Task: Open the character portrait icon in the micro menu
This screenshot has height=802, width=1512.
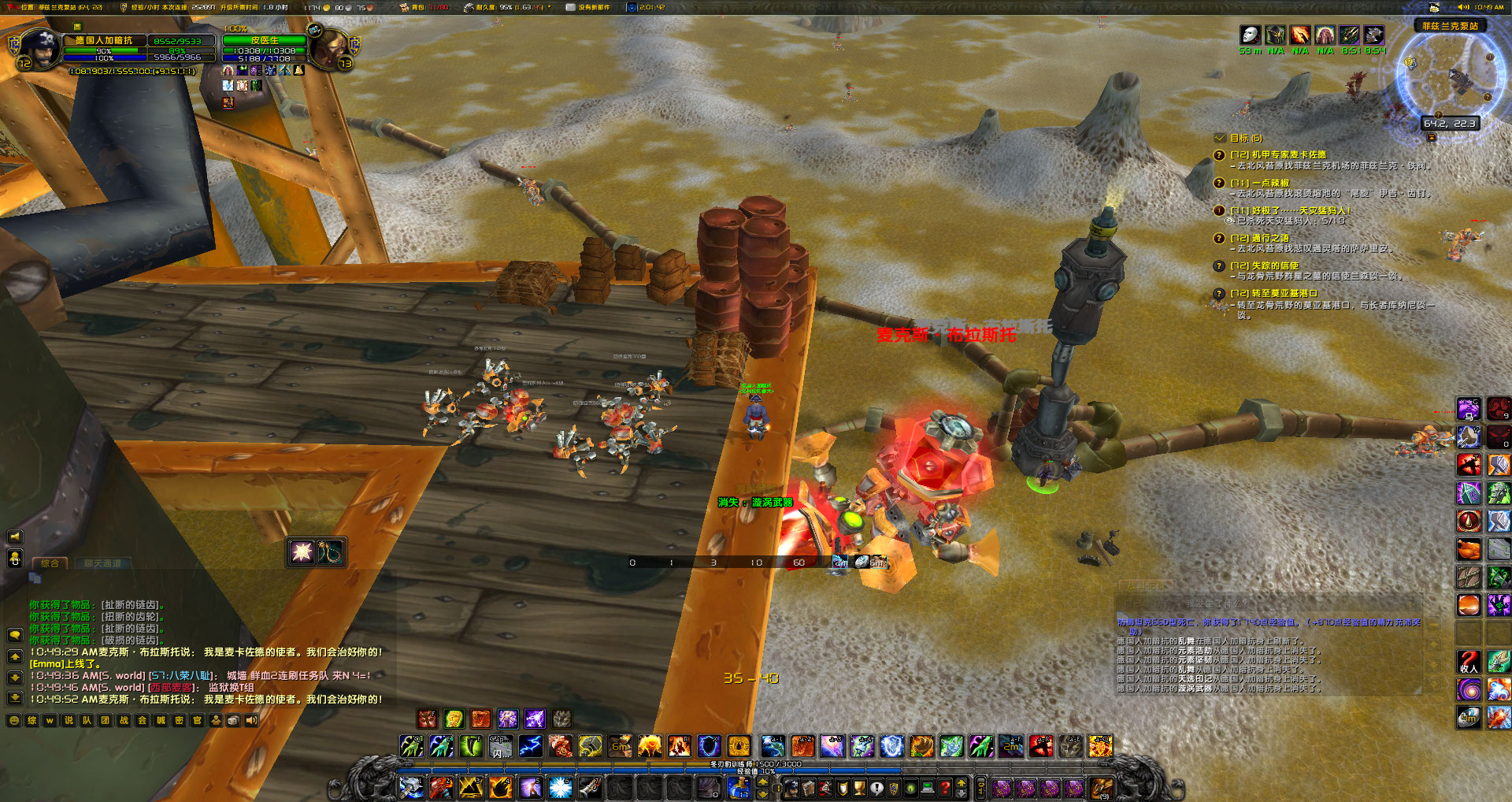Action: point(791,788)
